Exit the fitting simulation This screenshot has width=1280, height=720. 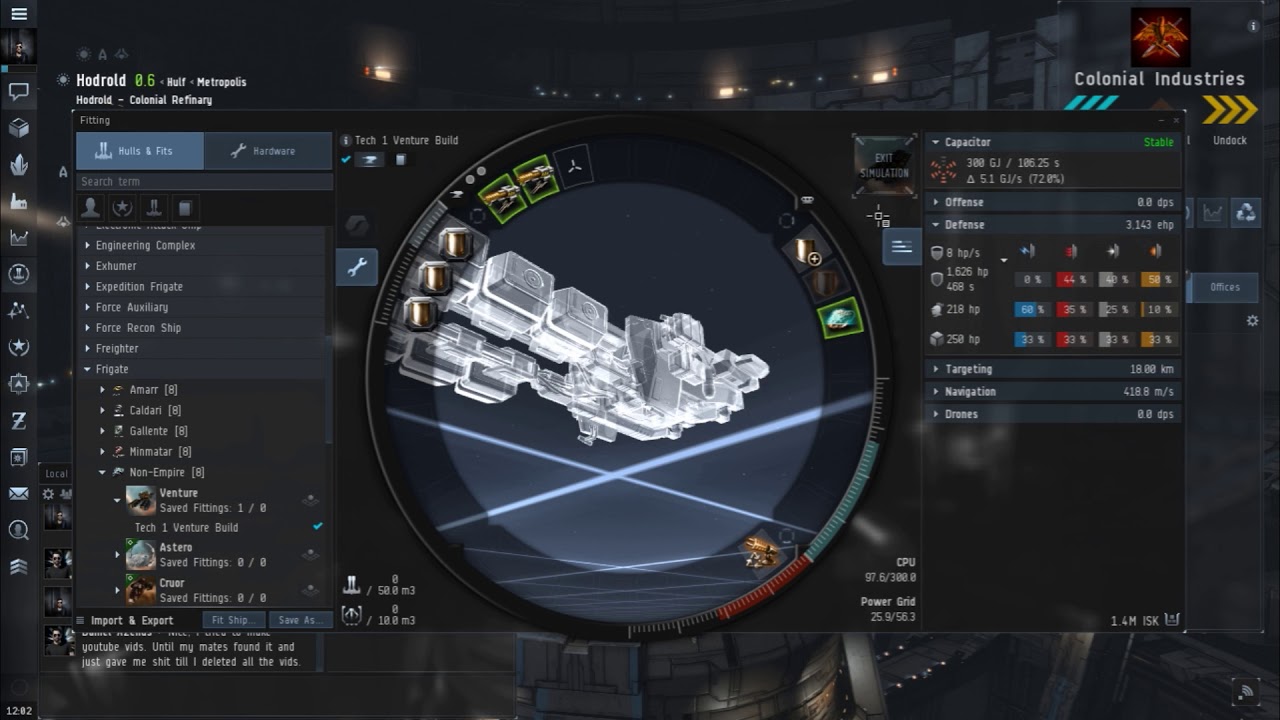pyautogui.click(x=884, y=166)
